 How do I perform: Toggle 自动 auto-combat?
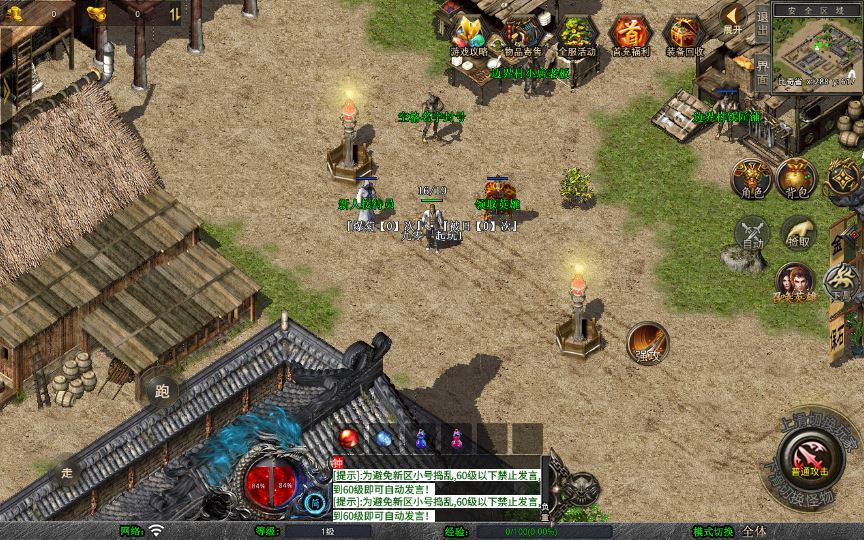pyautogui.click(x=751, y=233)
